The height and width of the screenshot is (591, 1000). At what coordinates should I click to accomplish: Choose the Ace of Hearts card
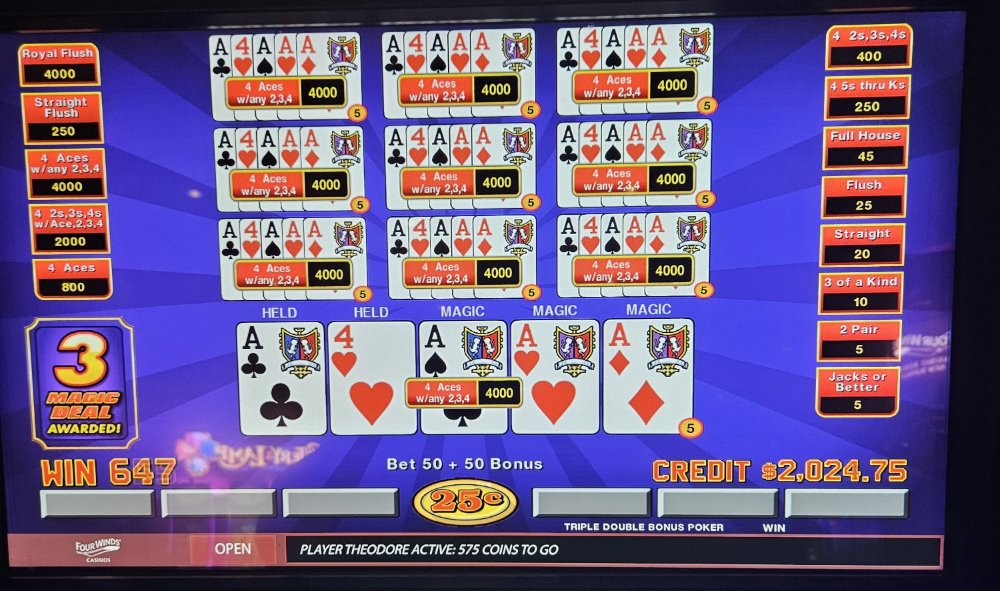tap(554, 378)
